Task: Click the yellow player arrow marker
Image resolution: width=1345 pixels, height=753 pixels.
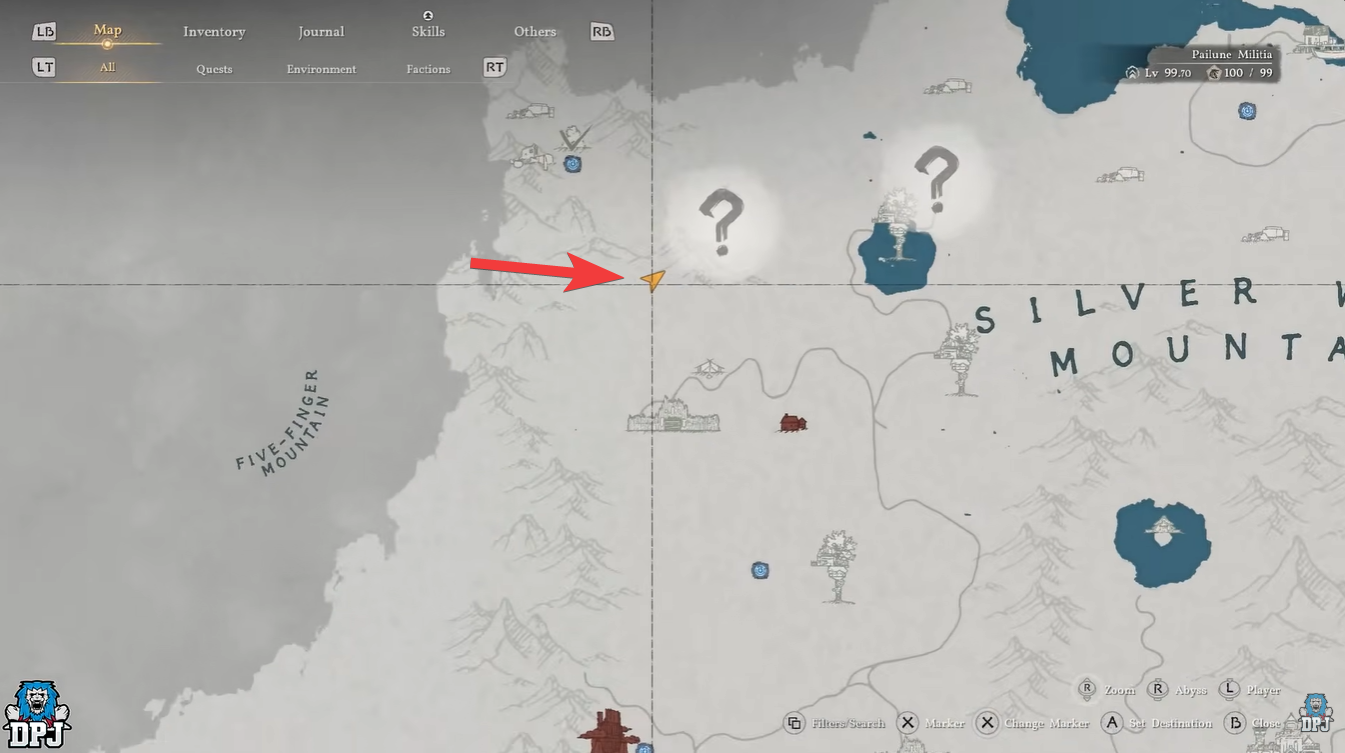Action: [x=652, y=281]
